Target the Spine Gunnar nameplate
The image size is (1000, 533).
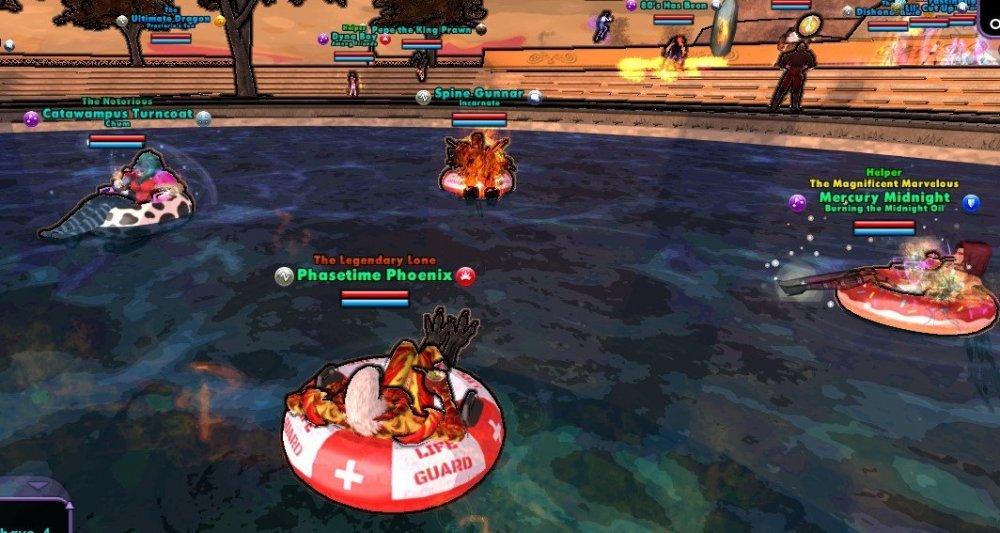[478, 94]
